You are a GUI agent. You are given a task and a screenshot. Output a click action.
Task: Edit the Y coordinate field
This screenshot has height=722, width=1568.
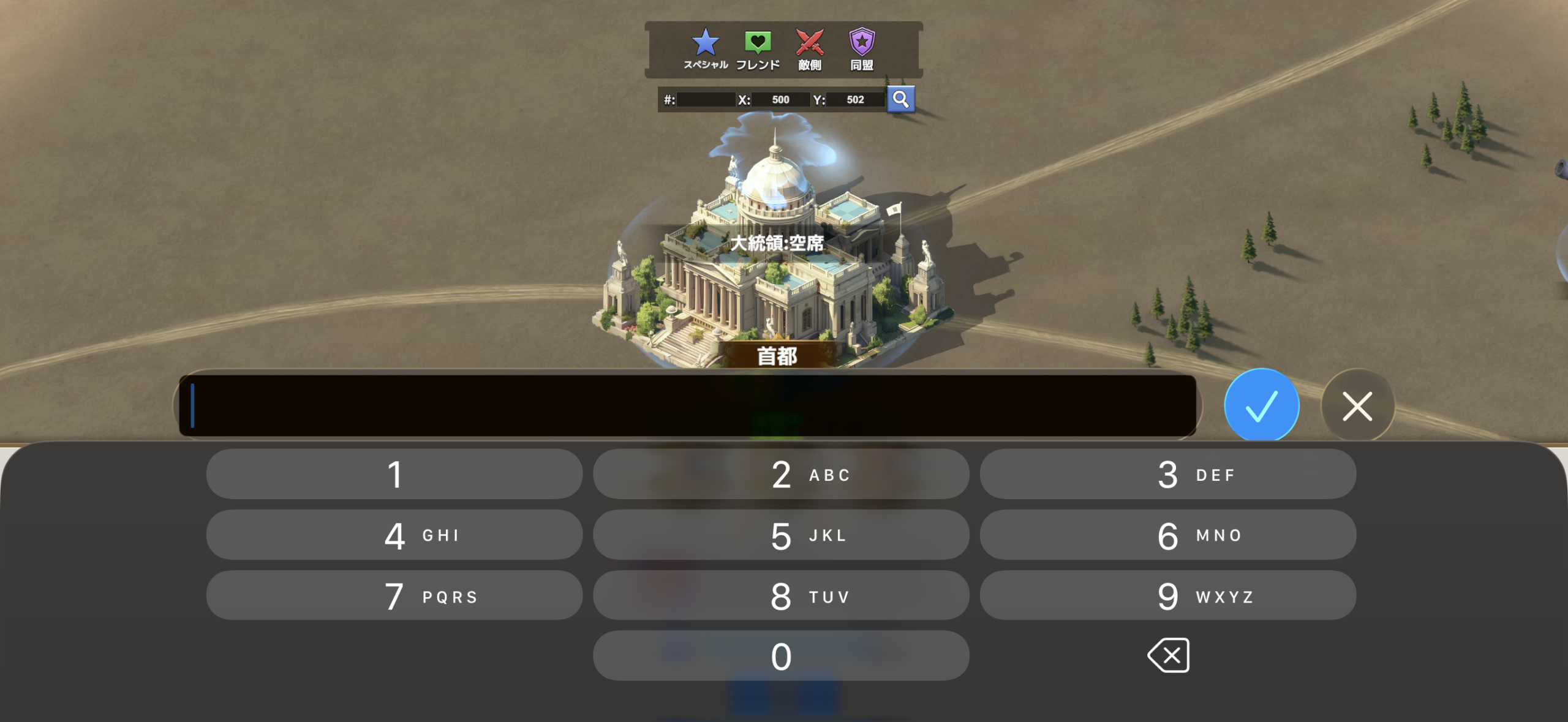coord(855,100)
